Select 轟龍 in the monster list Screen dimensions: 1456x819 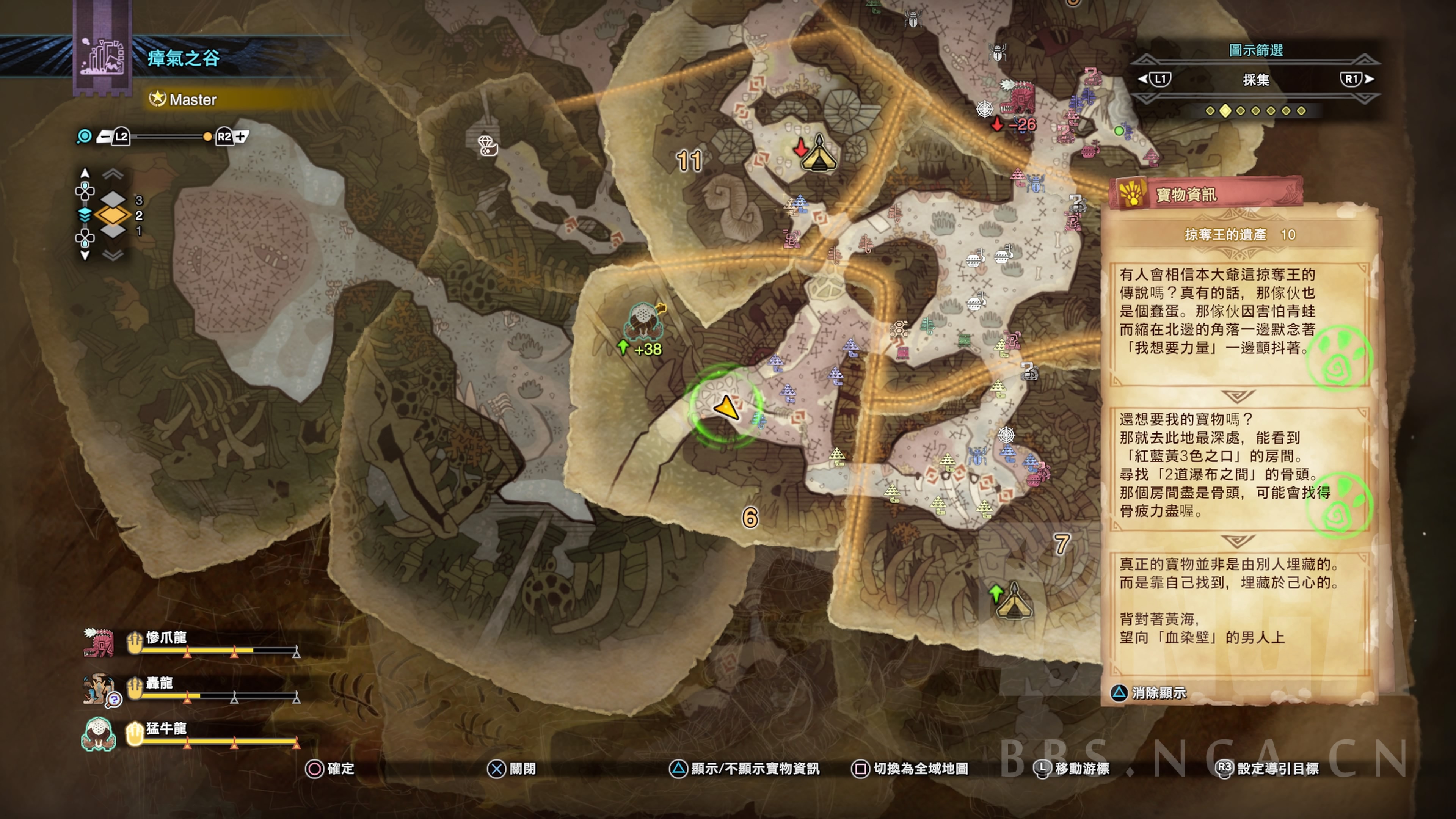pyautogui.click(x=159, y=683)
